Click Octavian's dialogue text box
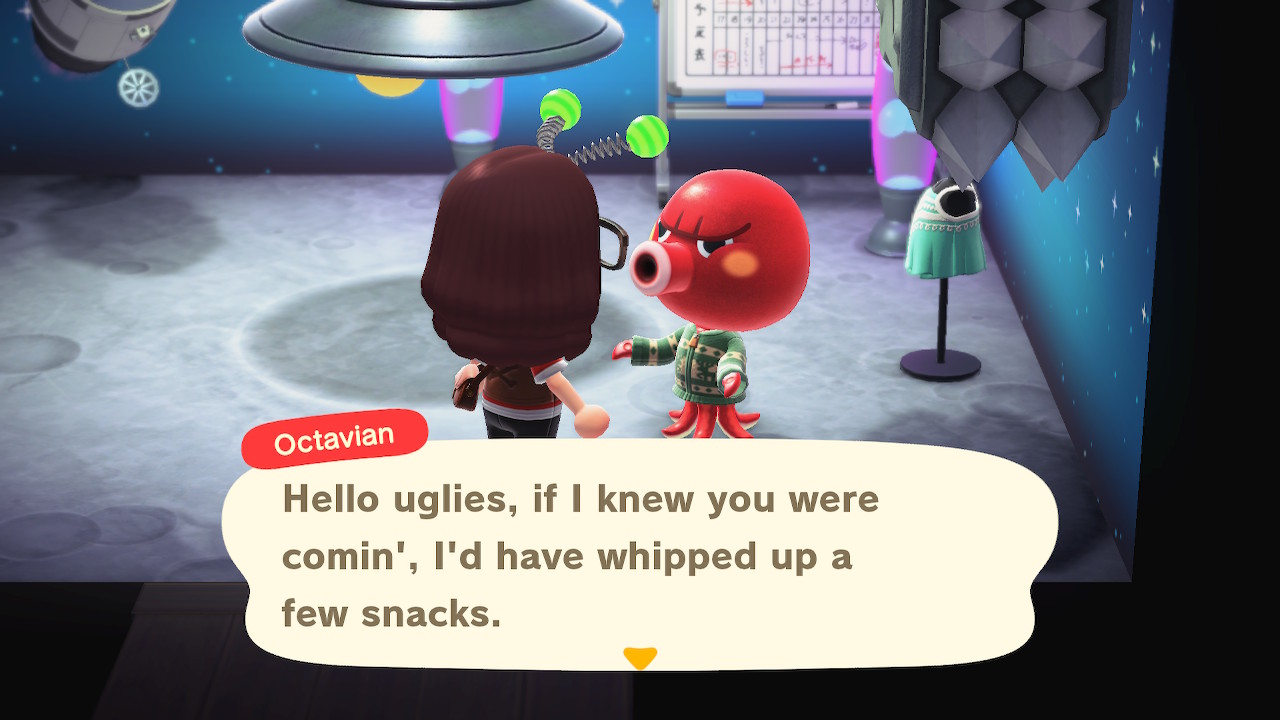This screenshot has height=720, width=1280. pyautogui.click(x=640, y=555)
